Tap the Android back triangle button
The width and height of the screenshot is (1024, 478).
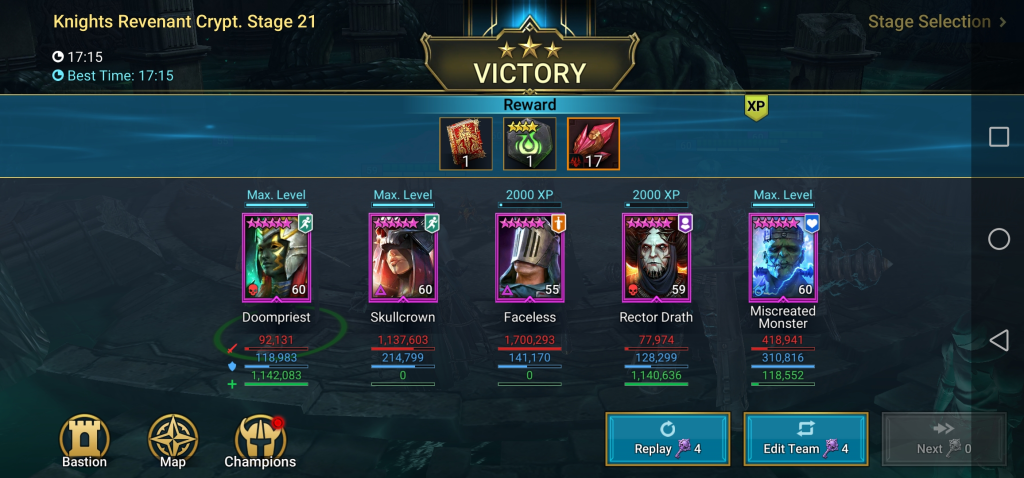(x=998, y=341)
